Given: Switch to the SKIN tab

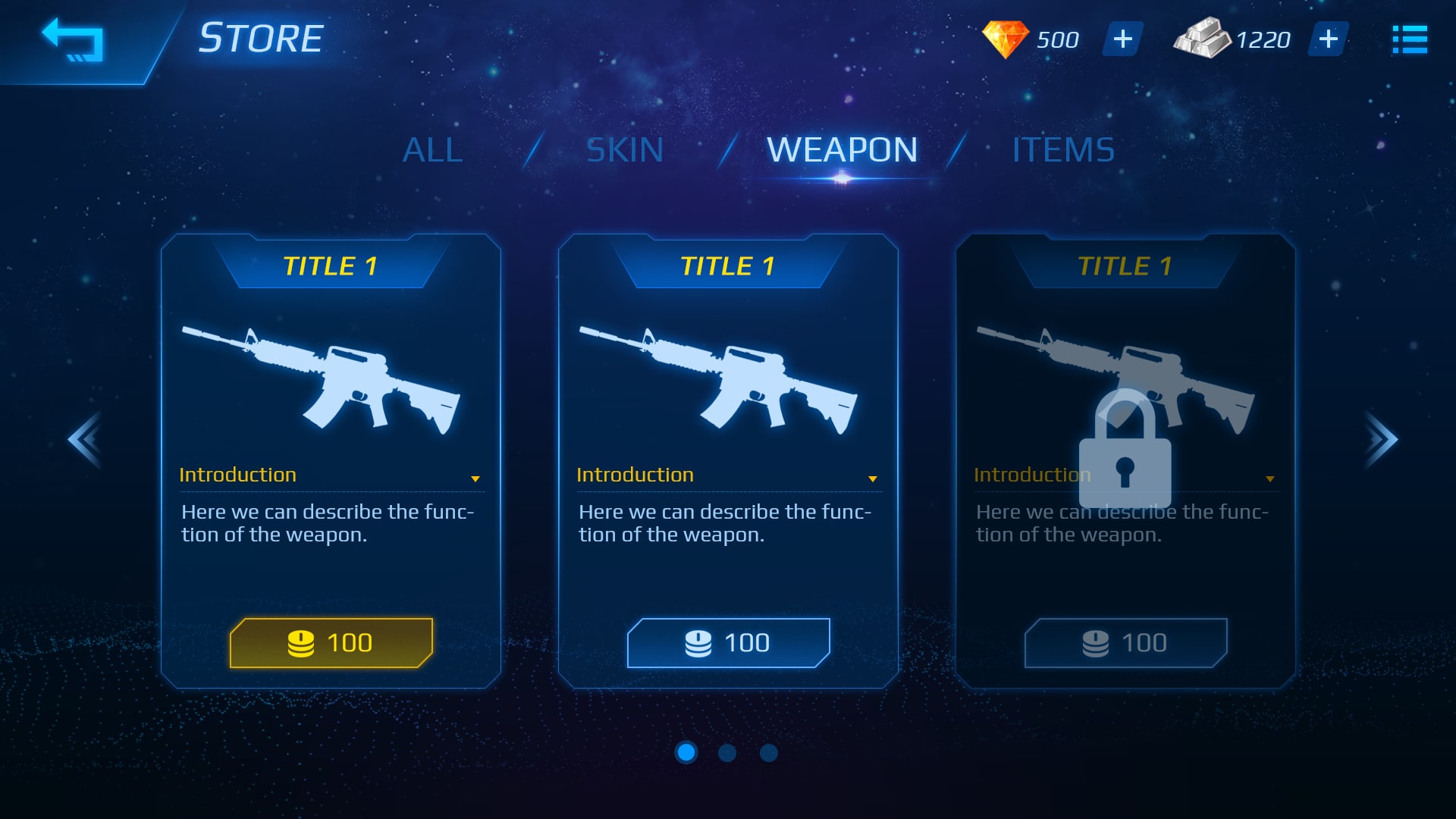Looking at the screenshot, I should point(625,150).
